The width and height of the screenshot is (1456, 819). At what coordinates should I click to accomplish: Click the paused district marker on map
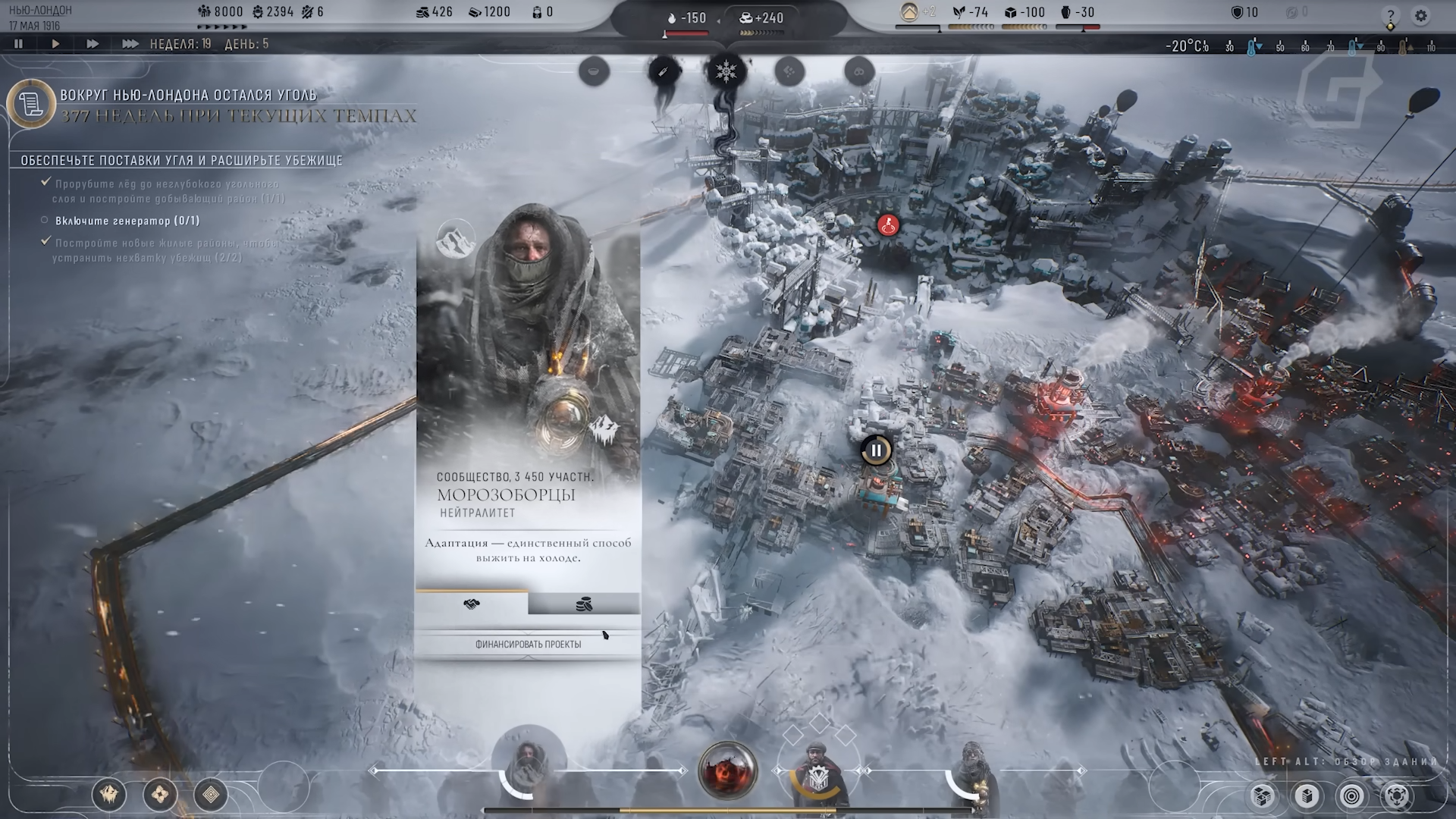pos(876,450)
